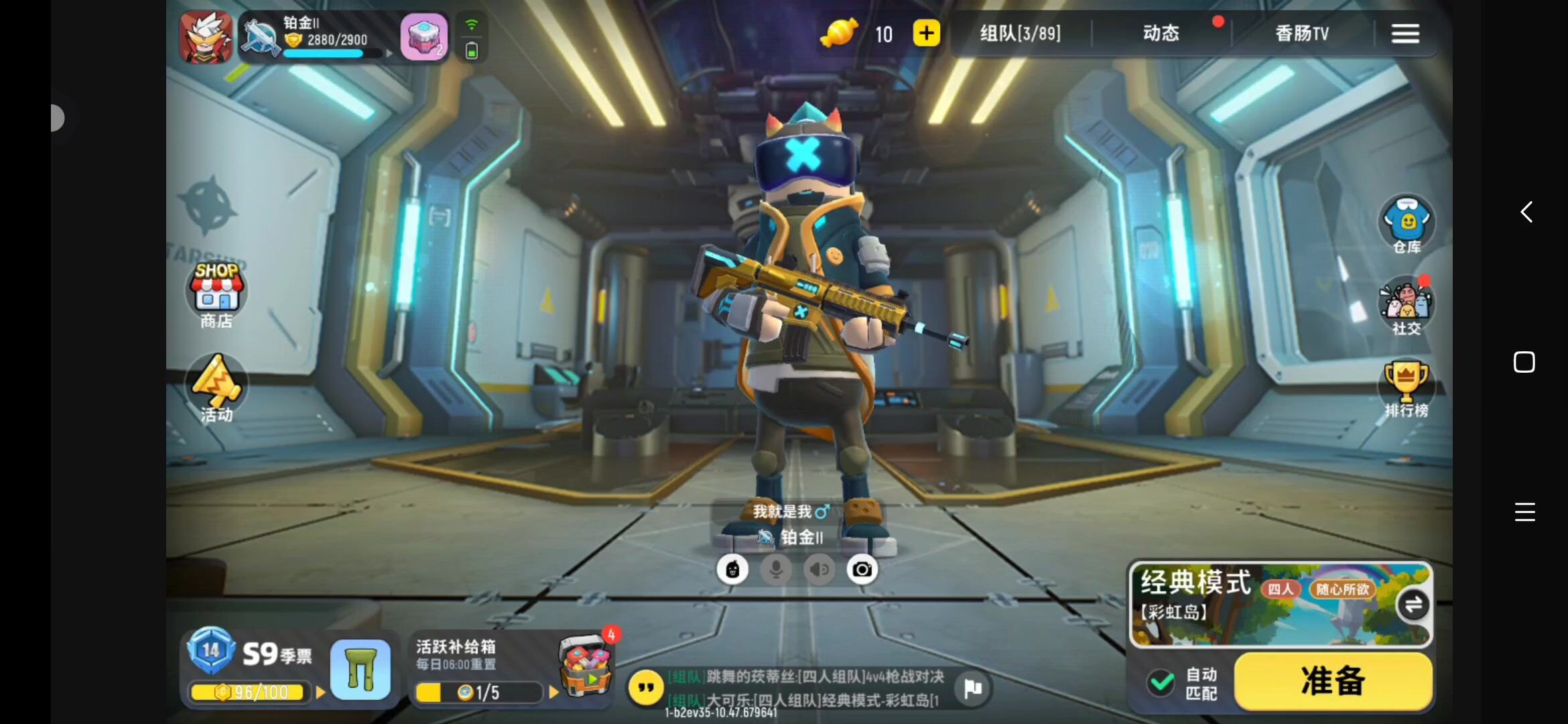The height and width of the screenshot is (724, 1568).
Task: Uncheck the 自动匹配 auto-match option
Action: click(1159, 682)
